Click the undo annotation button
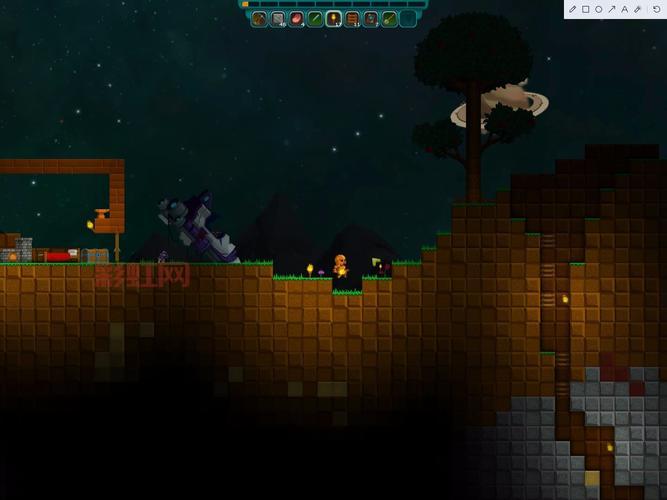Screen dimensions: 667x500 coord(656,9)
